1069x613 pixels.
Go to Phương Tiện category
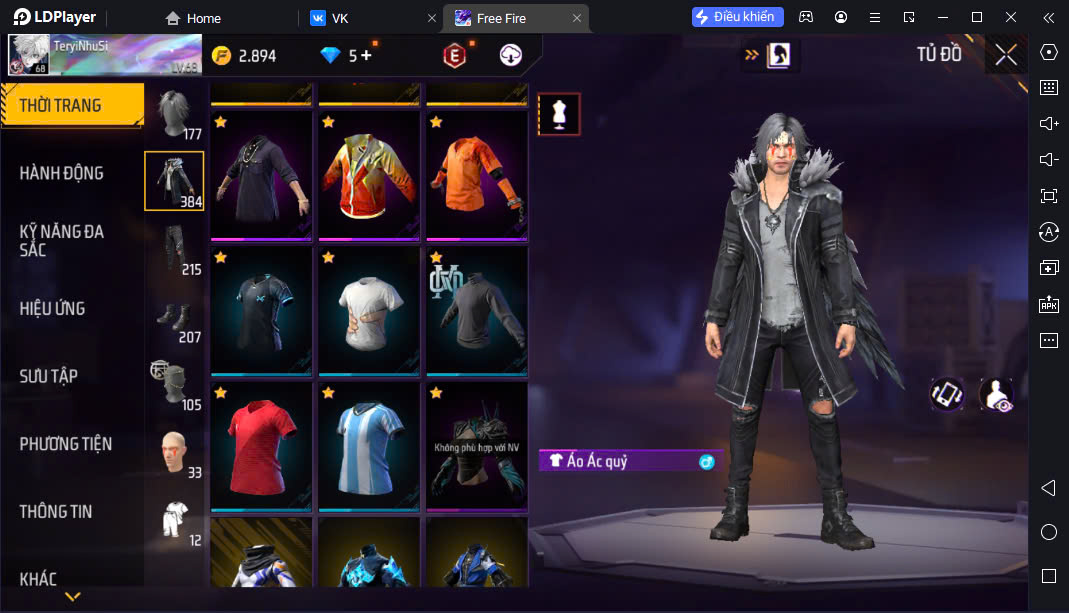click(66, 443)
